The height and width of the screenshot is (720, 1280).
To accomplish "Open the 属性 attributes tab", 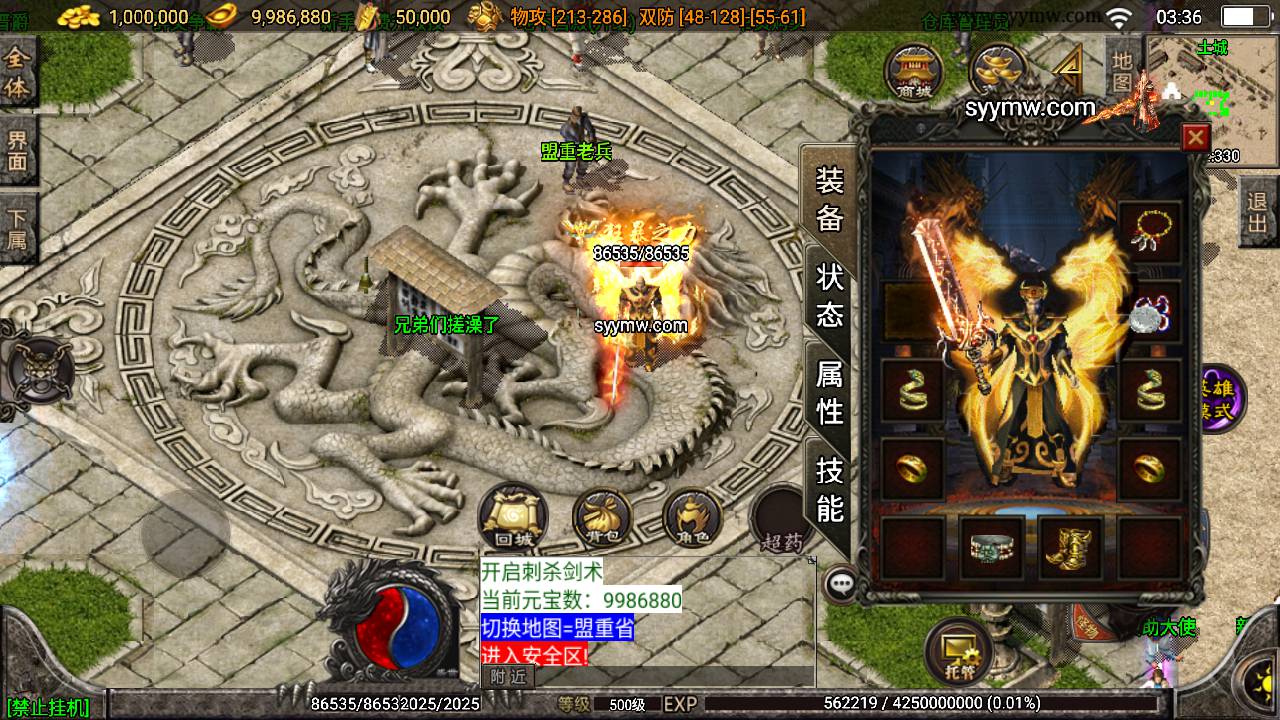I will (x=830, y=392).
